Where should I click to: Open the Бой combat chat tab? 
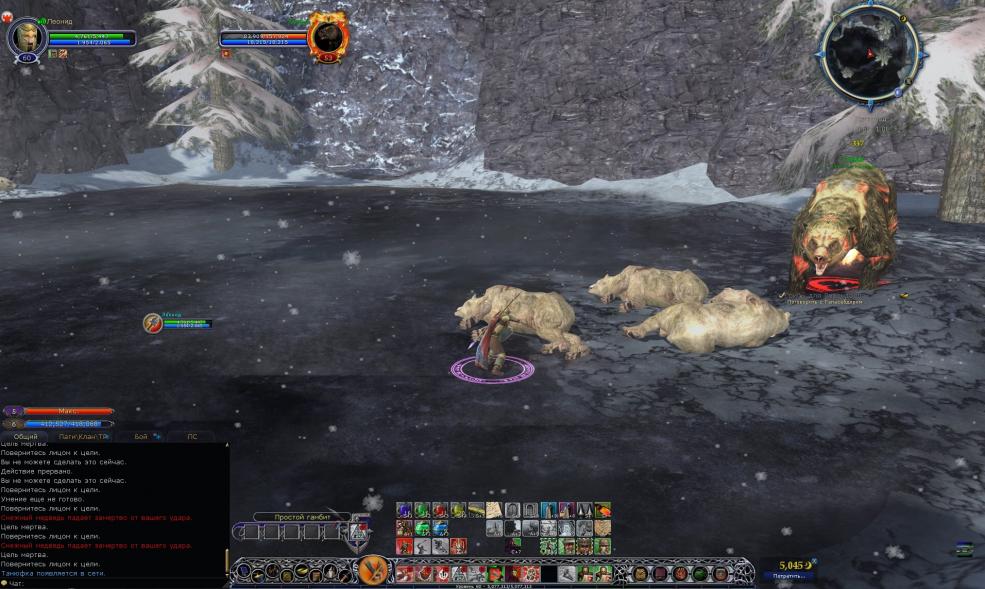click(x=140, y=437)
